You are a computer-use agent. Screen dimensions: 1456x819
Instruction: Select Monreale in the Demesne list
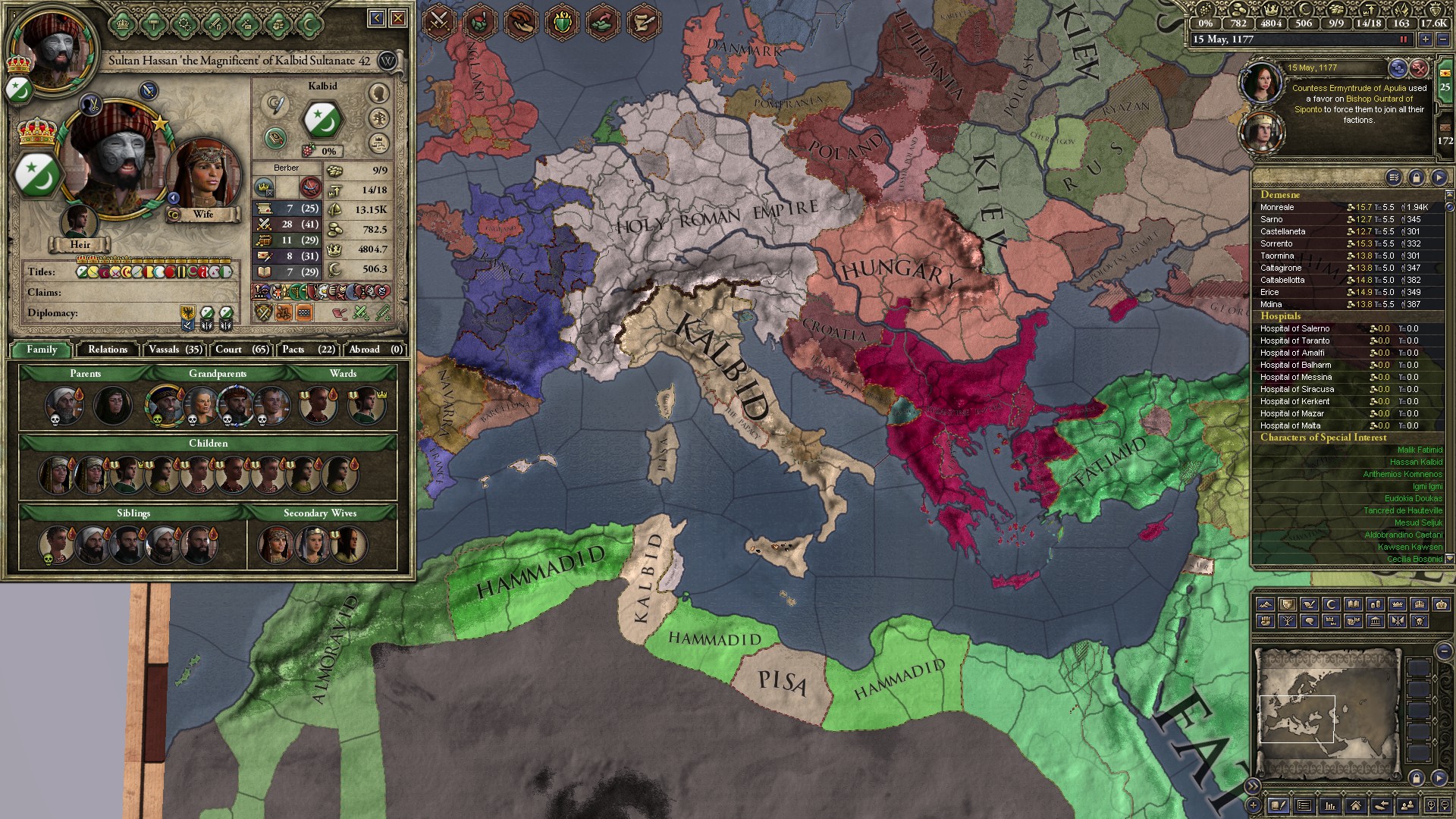pyautogui.click(x=1278, y=207)
